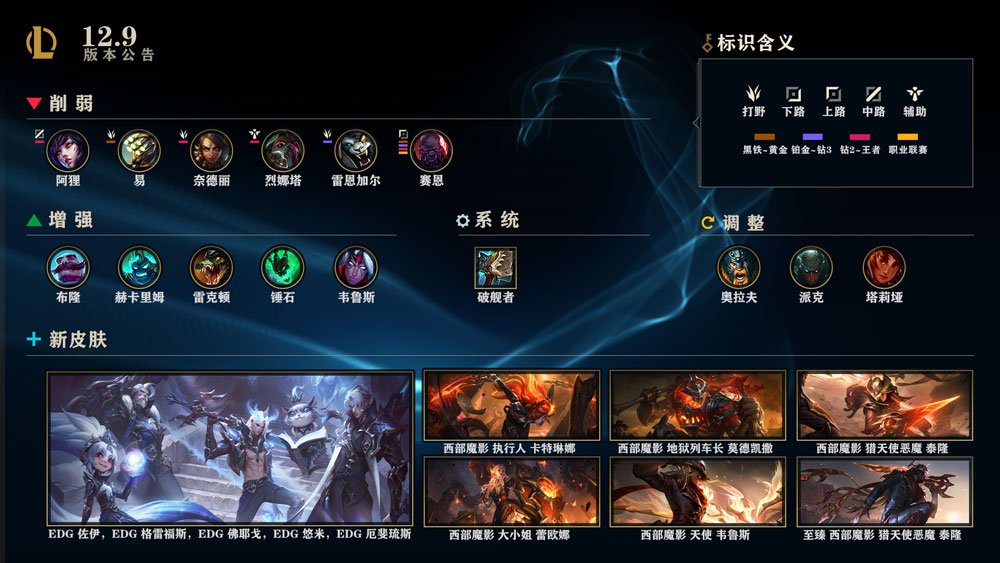Click the 赛恩 champion portrait
Viewport: 1000px width, 563px height.
(431, 151)
